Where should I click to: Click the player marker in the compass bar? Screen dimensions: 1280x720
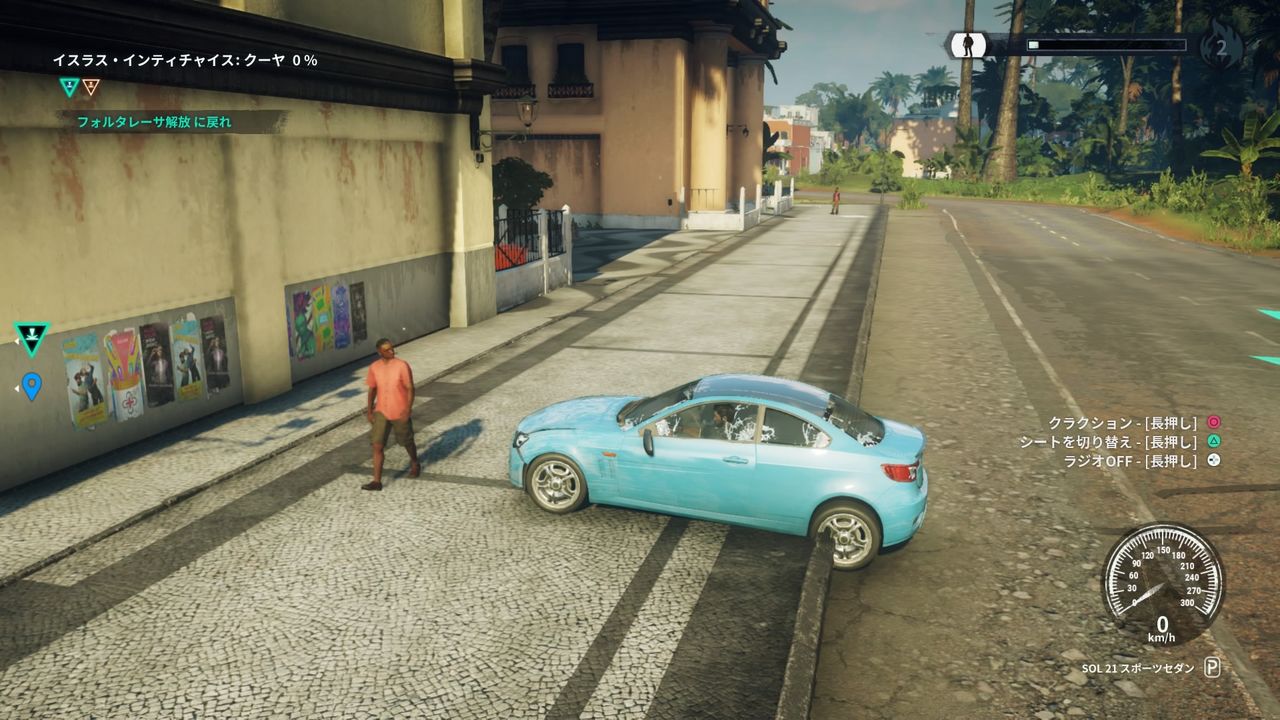pyautogui.click(x=968, y=44)
